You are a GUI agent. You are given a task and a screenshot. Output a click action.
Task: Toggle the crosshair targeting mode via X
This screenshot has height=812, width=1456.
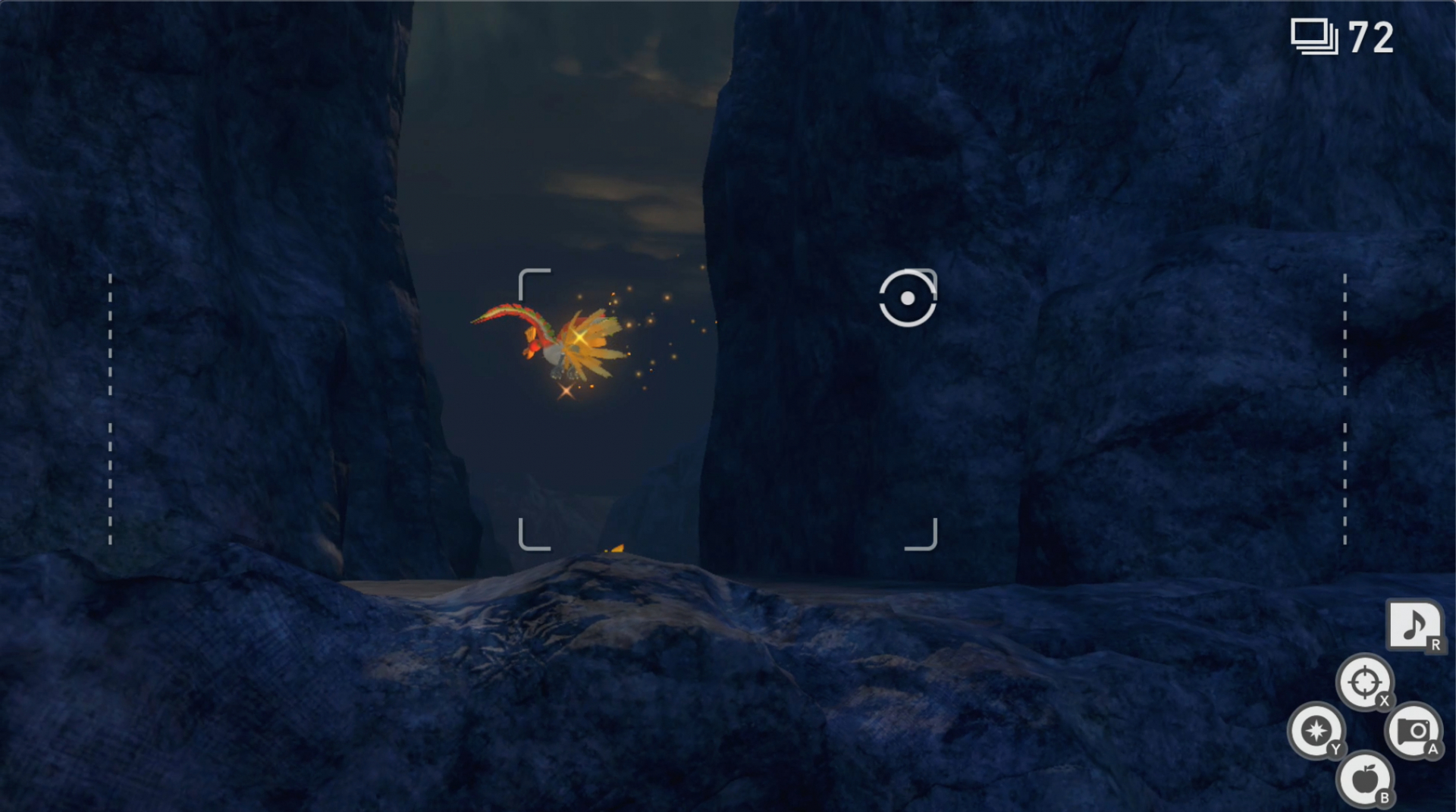[x=1365, y=683]
